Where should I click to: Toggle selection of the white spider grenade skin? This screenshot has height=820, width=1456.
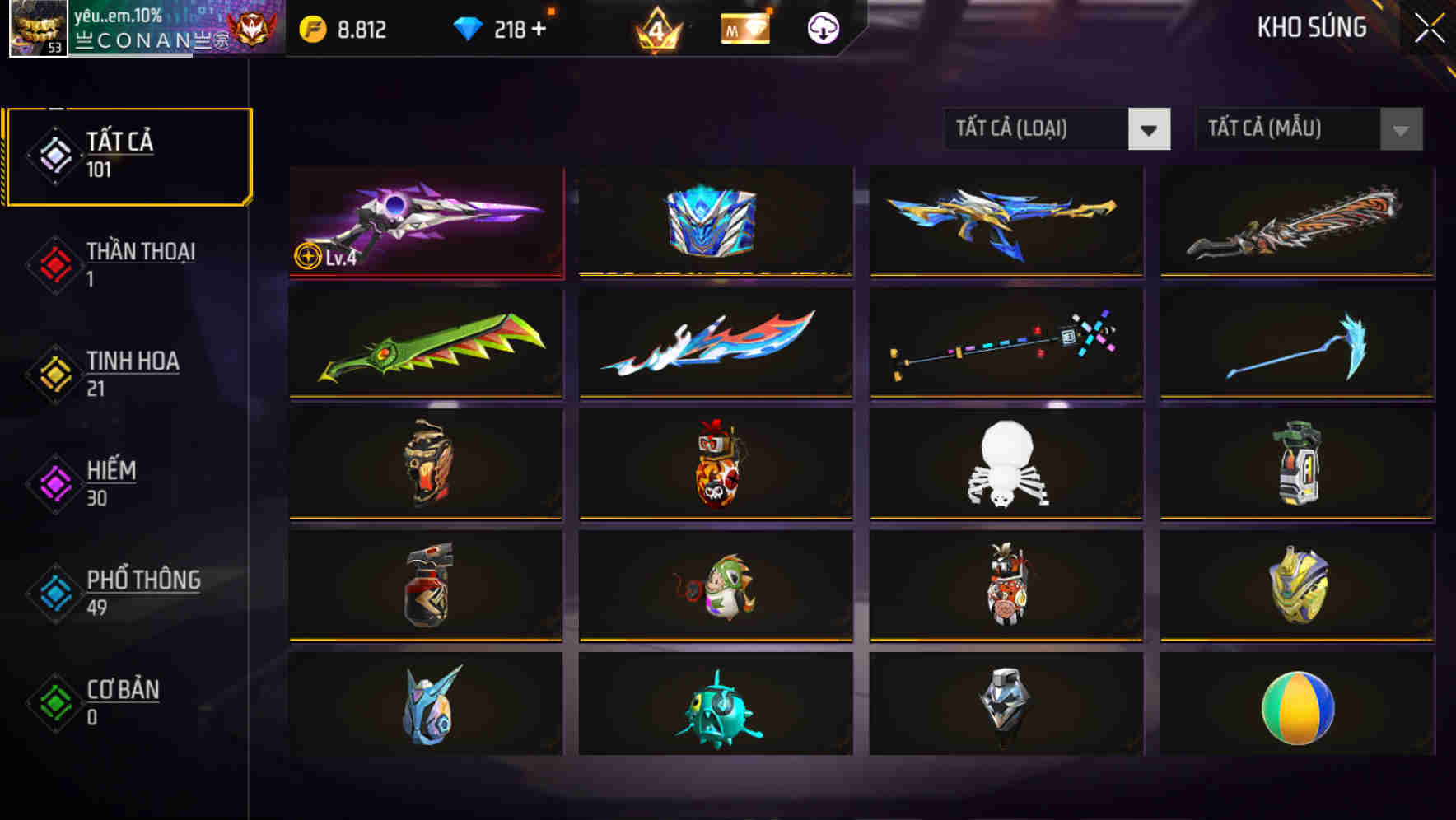(x=1005, y=465)
